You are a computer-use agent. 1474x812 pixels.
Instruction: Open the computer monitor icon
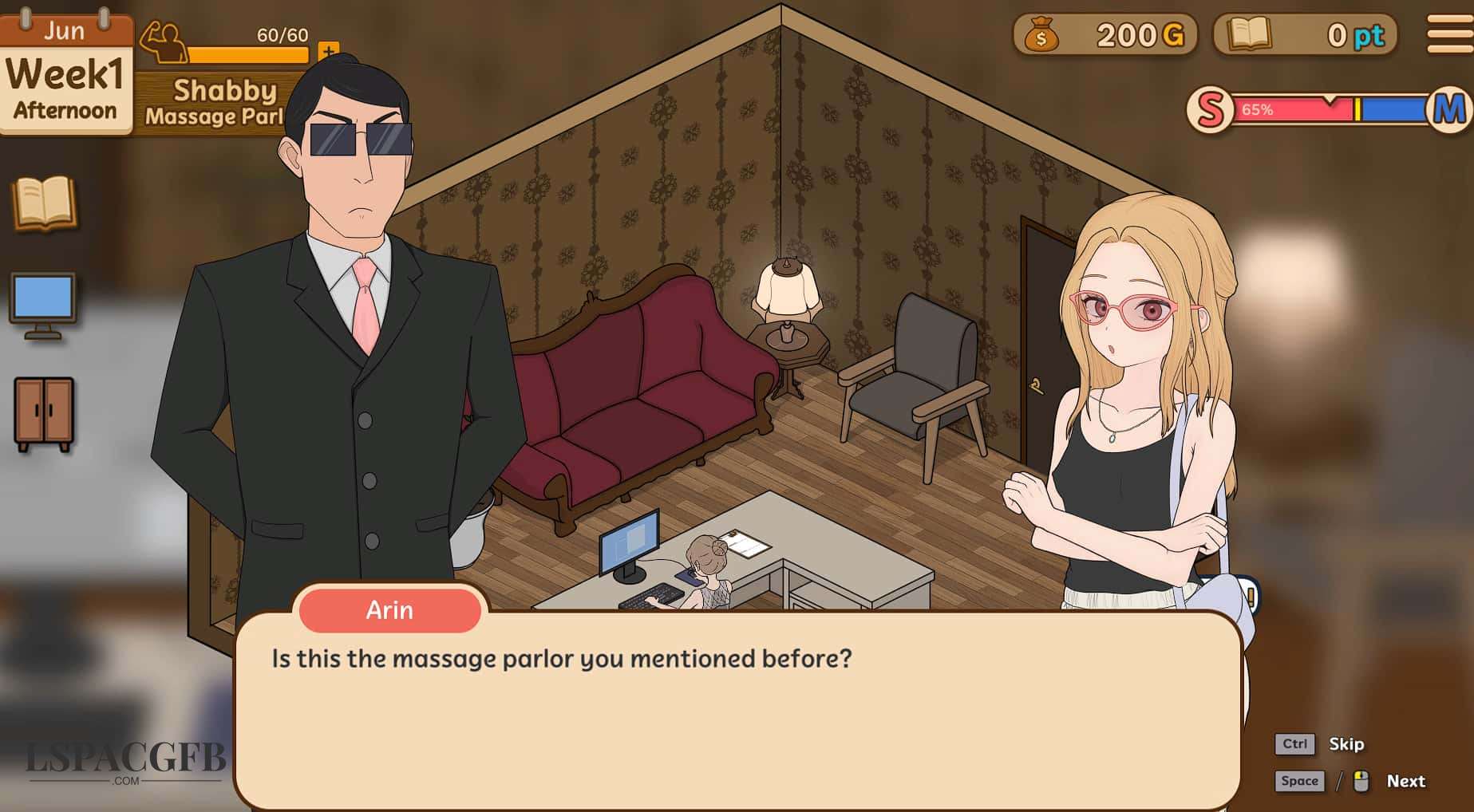point(43,305)
